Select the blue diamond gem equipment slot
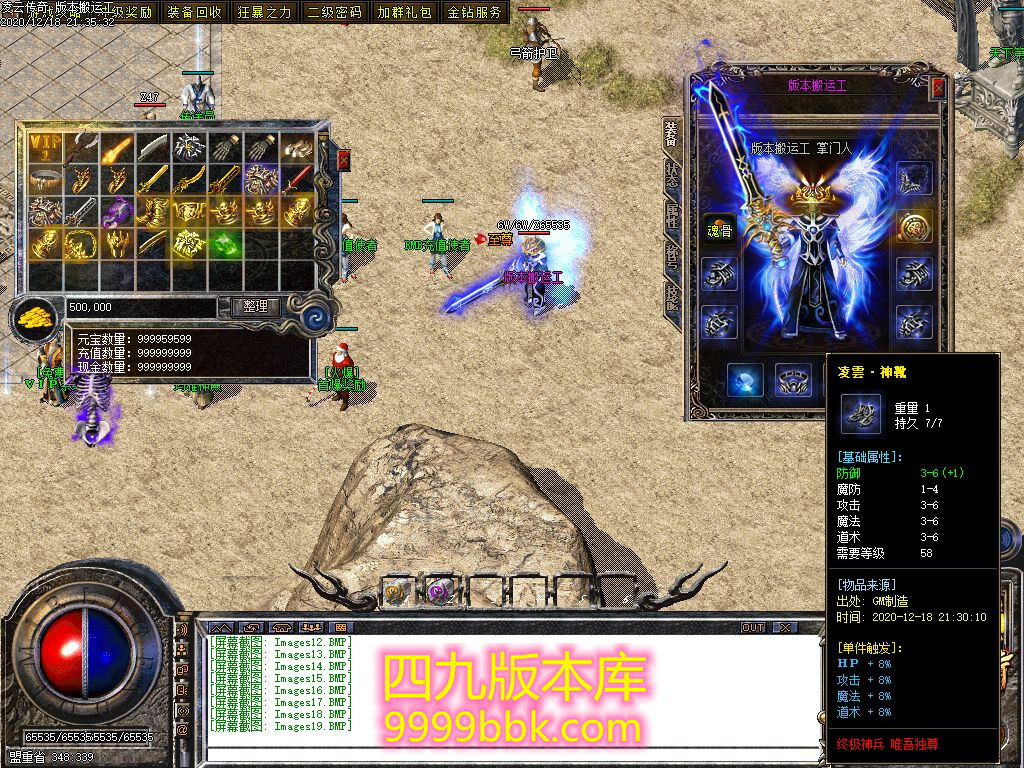The width and height of the screenshot is (1024, 768). [x=745, y=380]
